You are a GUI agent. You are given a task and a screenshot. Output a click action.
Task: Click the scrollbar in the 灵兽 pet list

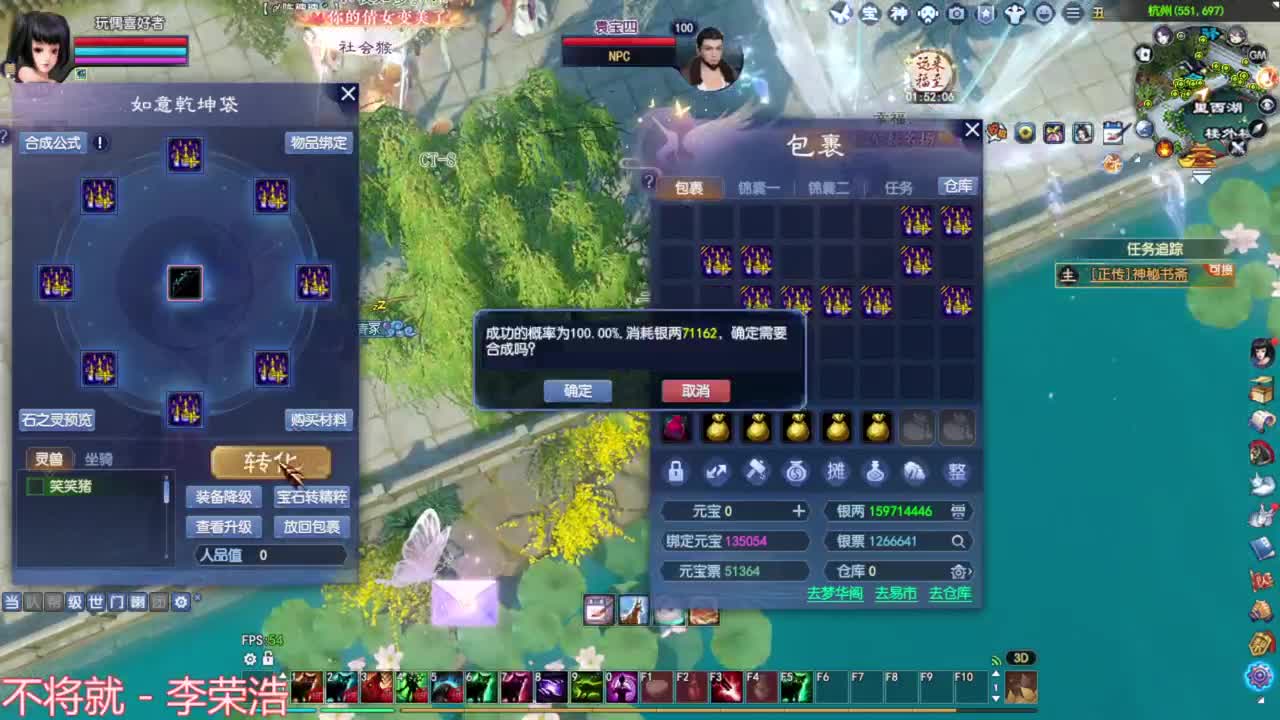pyautogui.click(x=166, y=490)
